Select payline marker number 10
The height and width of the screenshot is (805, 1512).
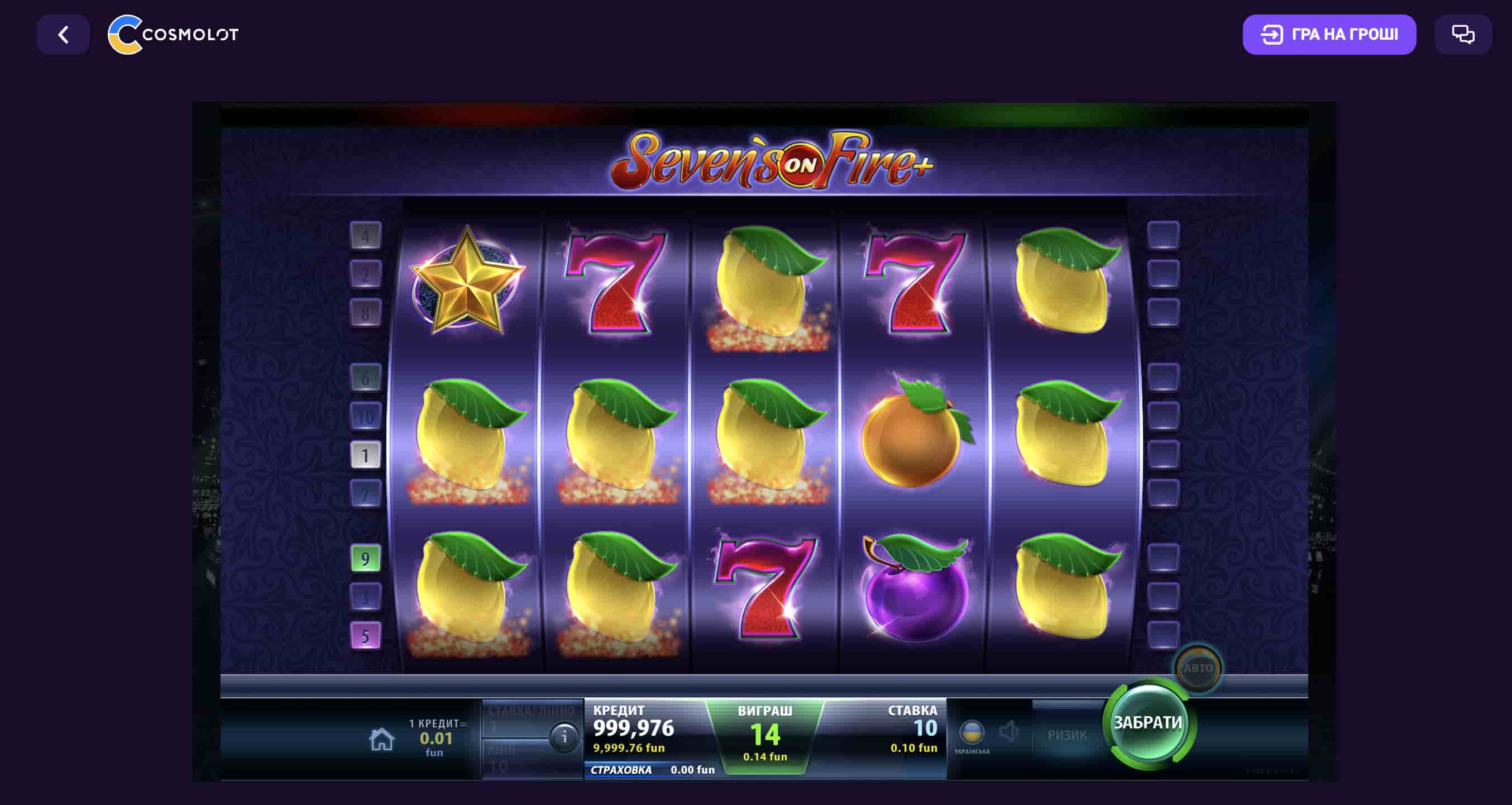[365, 416]
